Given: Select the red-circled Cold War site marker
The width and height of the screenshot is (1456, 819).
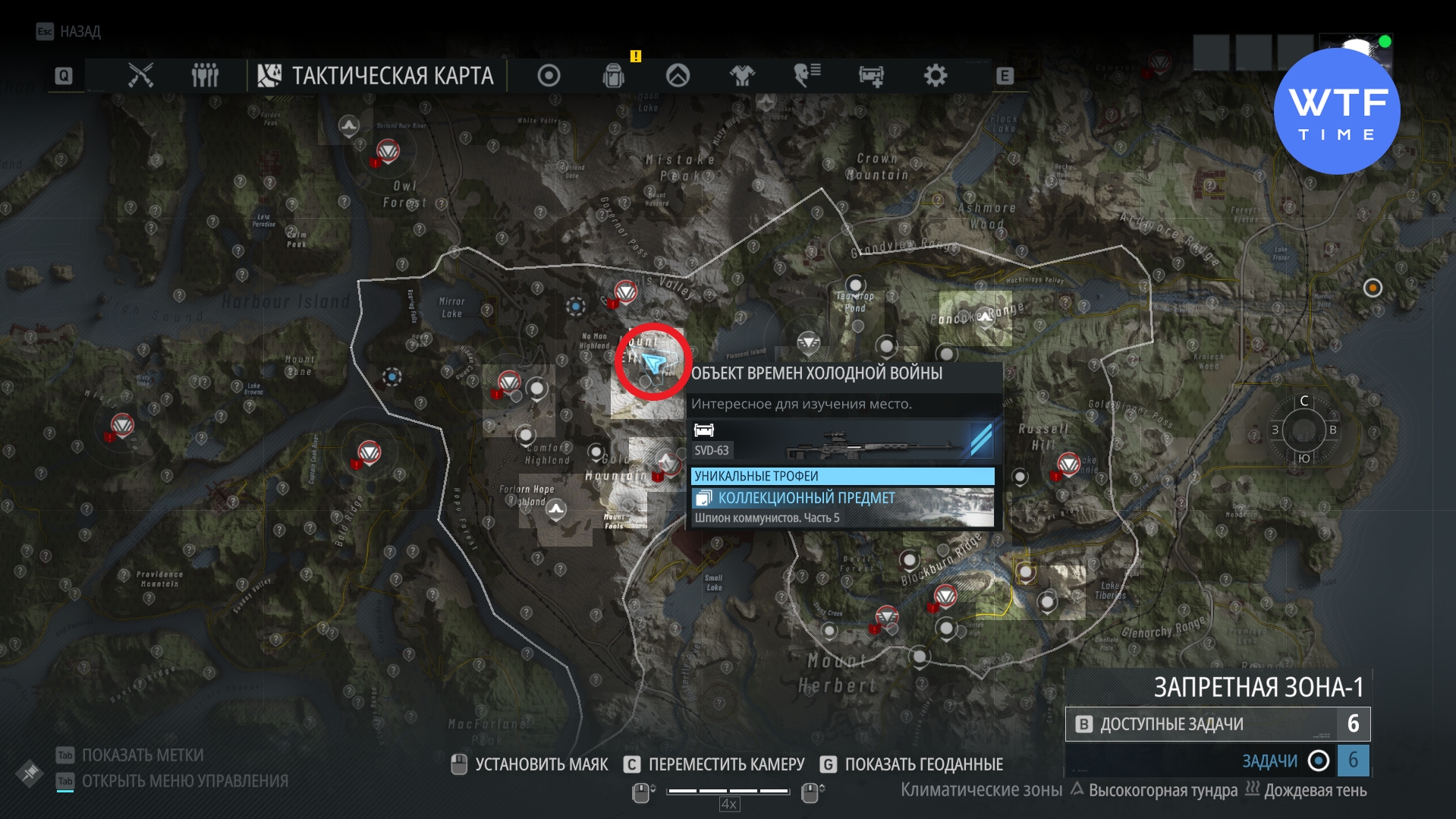Looking at the screenshot, I should [x=652, y=362].
